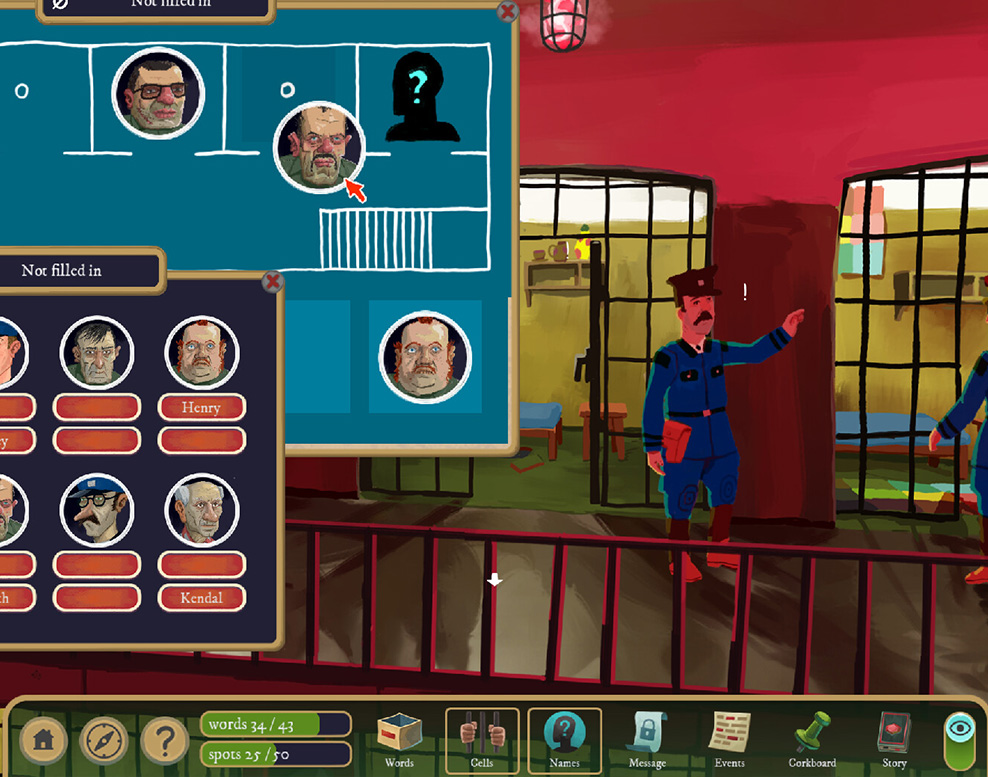The height and width of the screenshot is (777, 988).
Task: Select the Henry name tag
Action: pyautogui.click(x=202, y=408)
